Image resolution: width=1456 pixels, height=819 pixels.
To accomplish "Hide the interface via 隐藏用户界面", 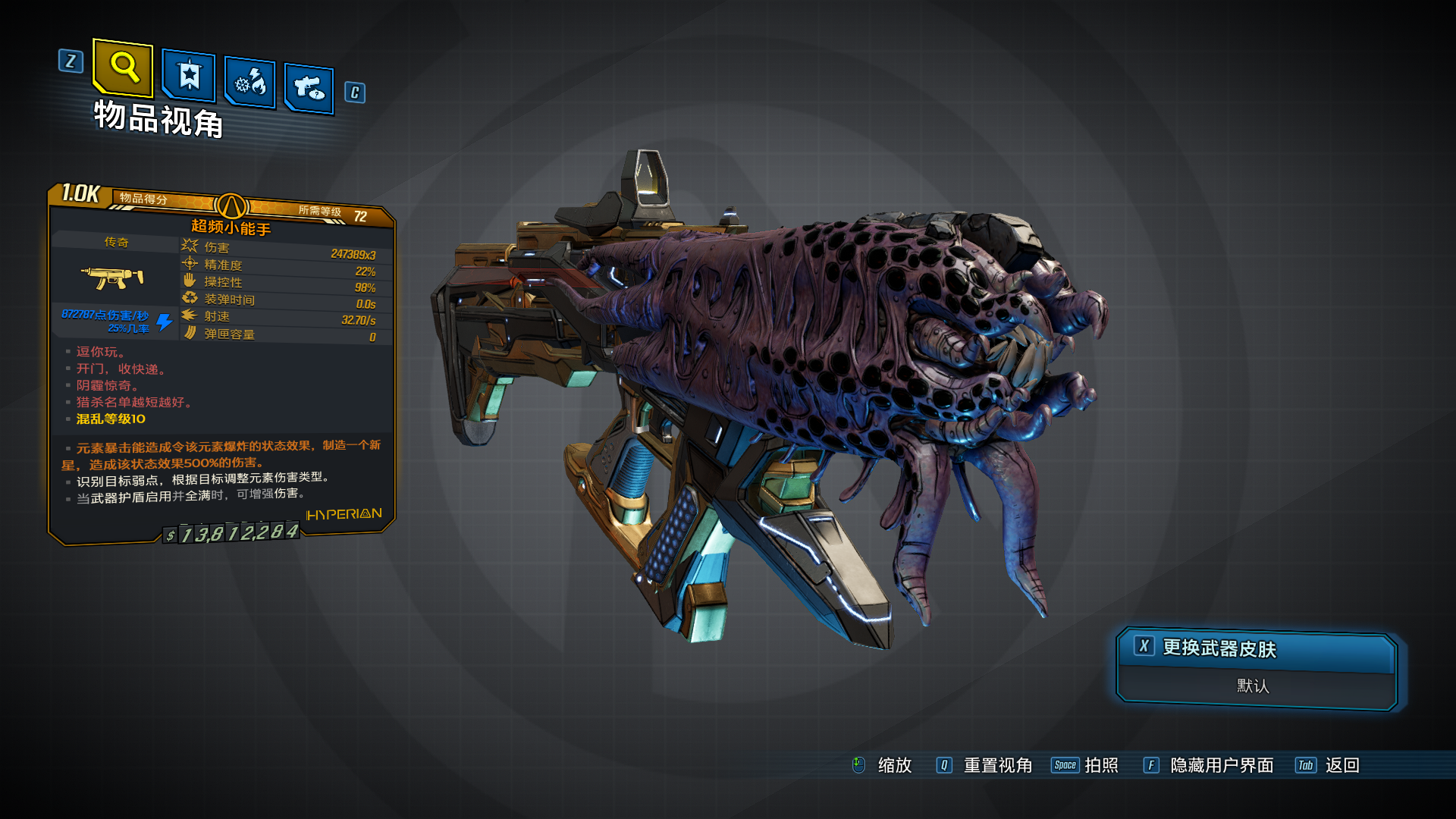I will tap(1221, 765).
